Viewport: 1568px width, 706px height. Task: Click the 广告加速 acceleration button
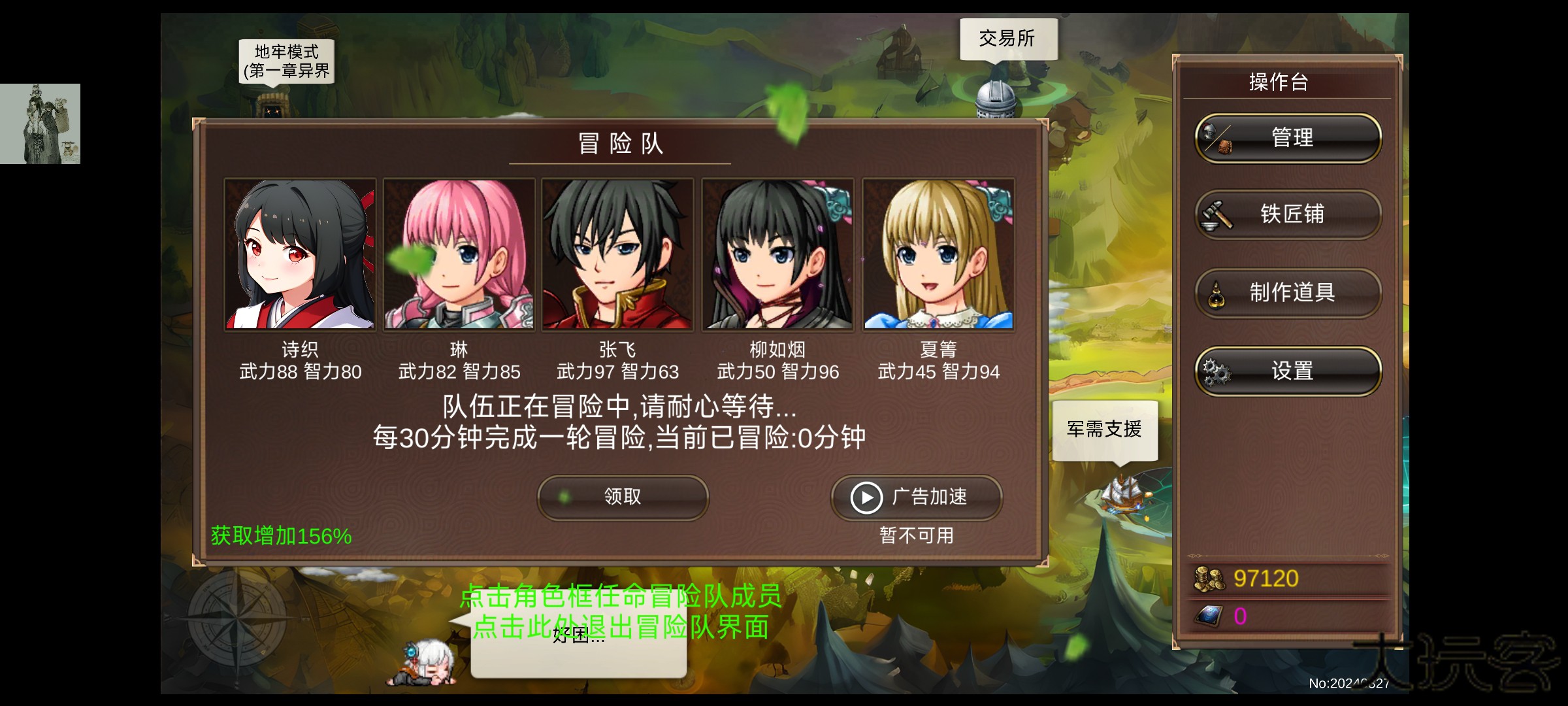coord(914,498)
